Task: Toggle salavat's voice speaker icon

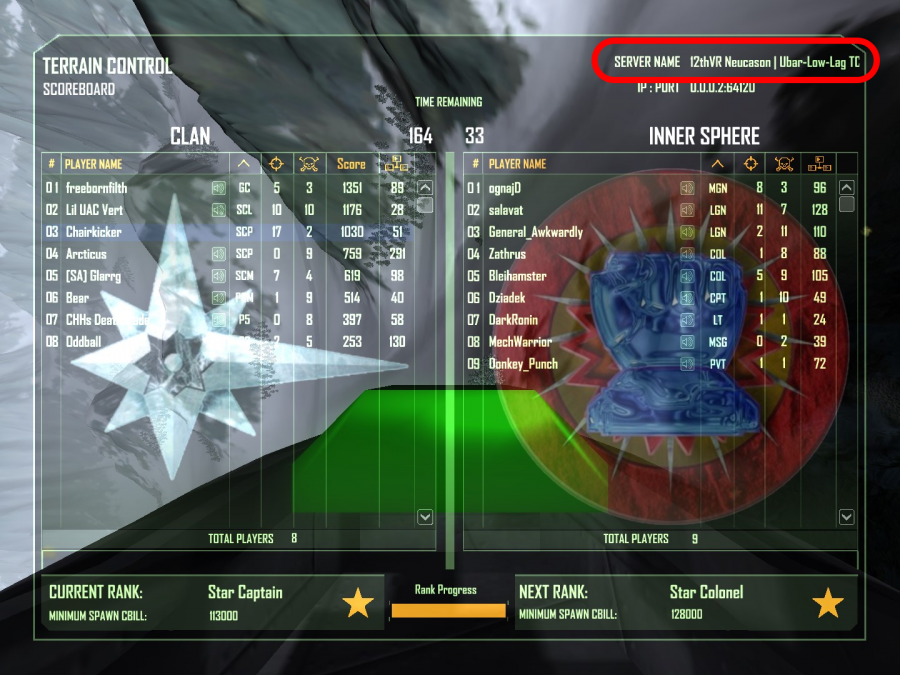Action: (x=687, y=210)
